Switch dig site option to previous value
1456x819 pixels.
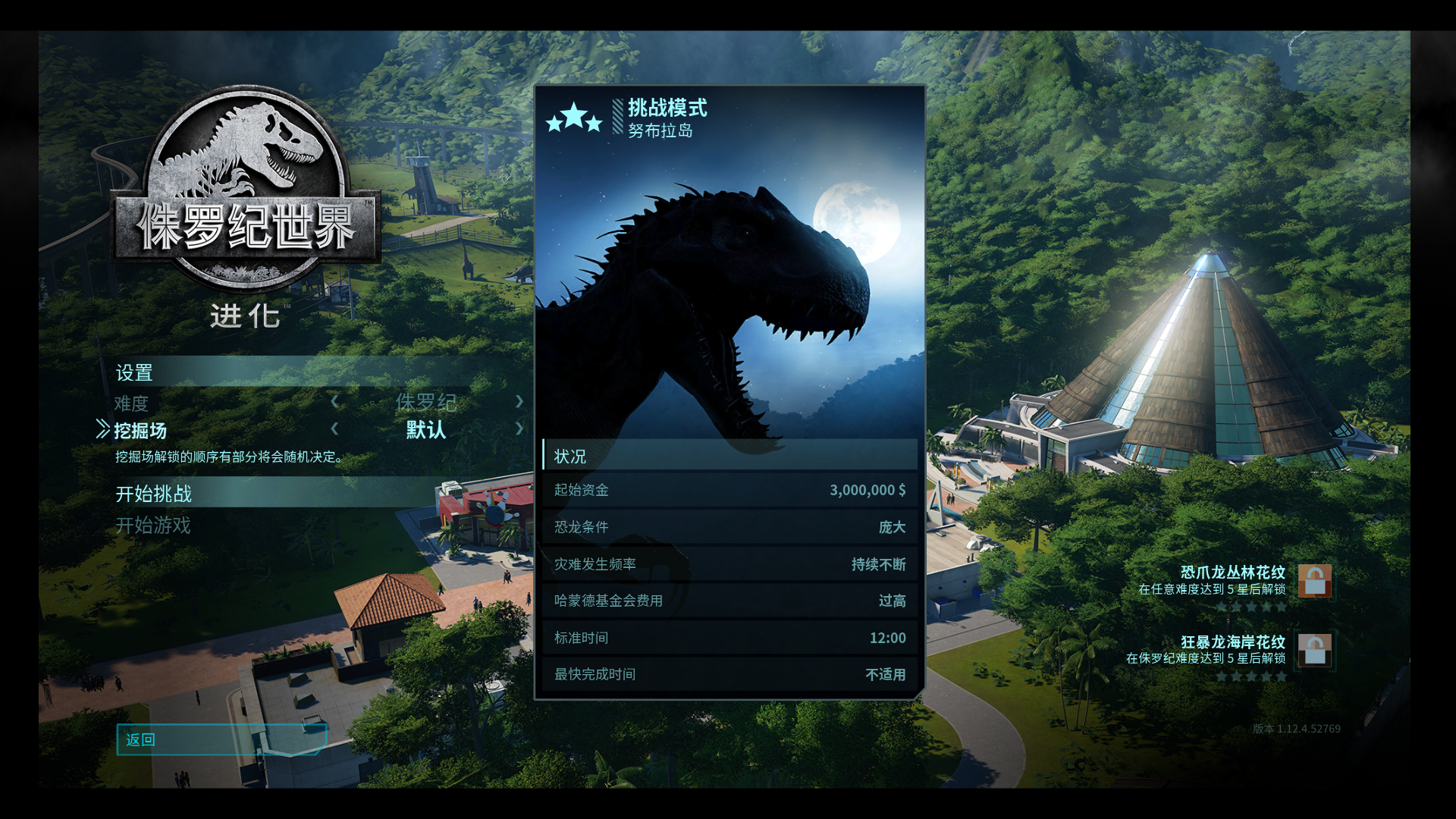coord(334,428)
